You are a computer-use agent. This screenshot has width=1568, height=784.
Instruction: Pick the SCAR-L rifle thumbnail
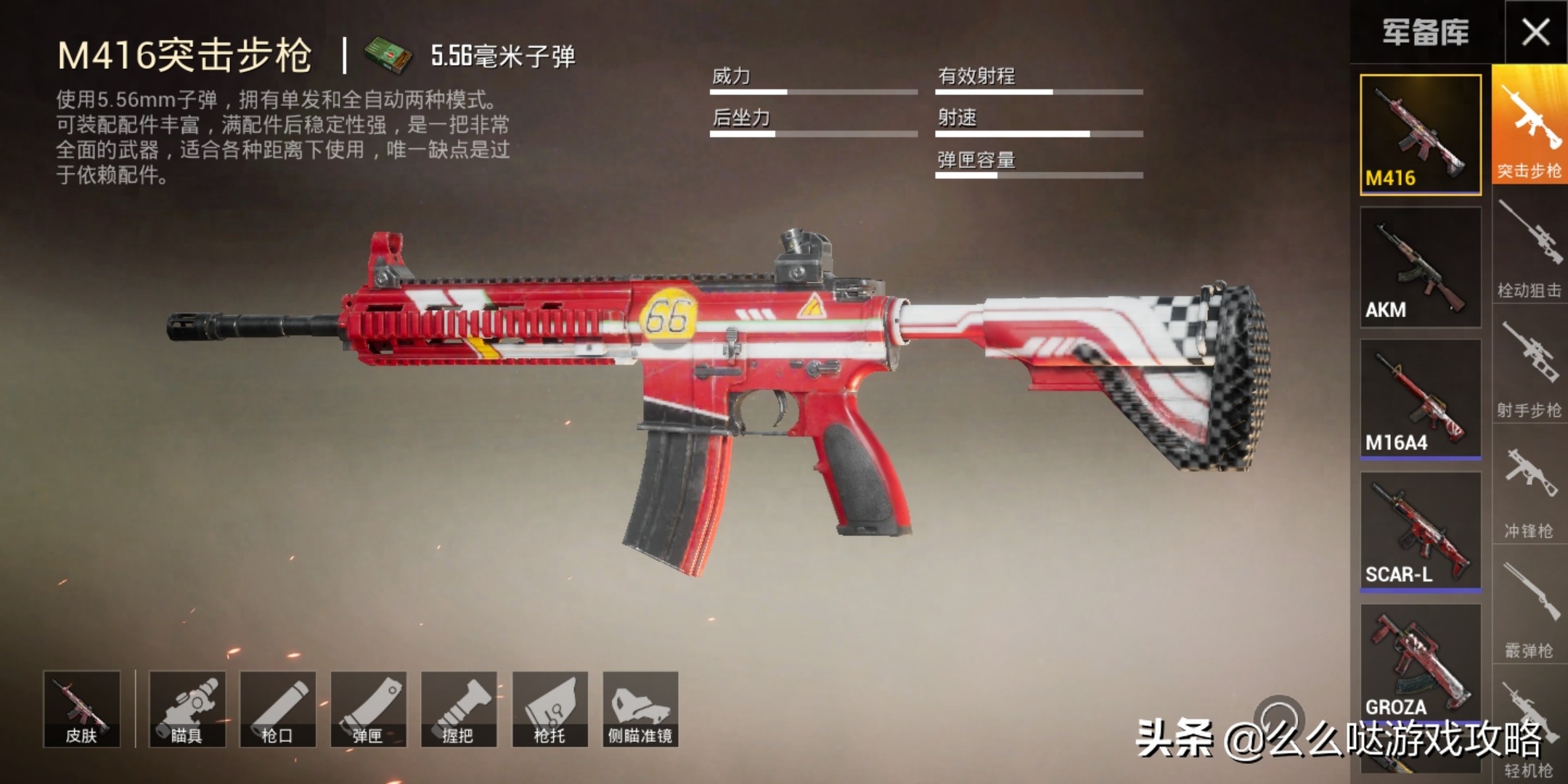coord(1420,531)
